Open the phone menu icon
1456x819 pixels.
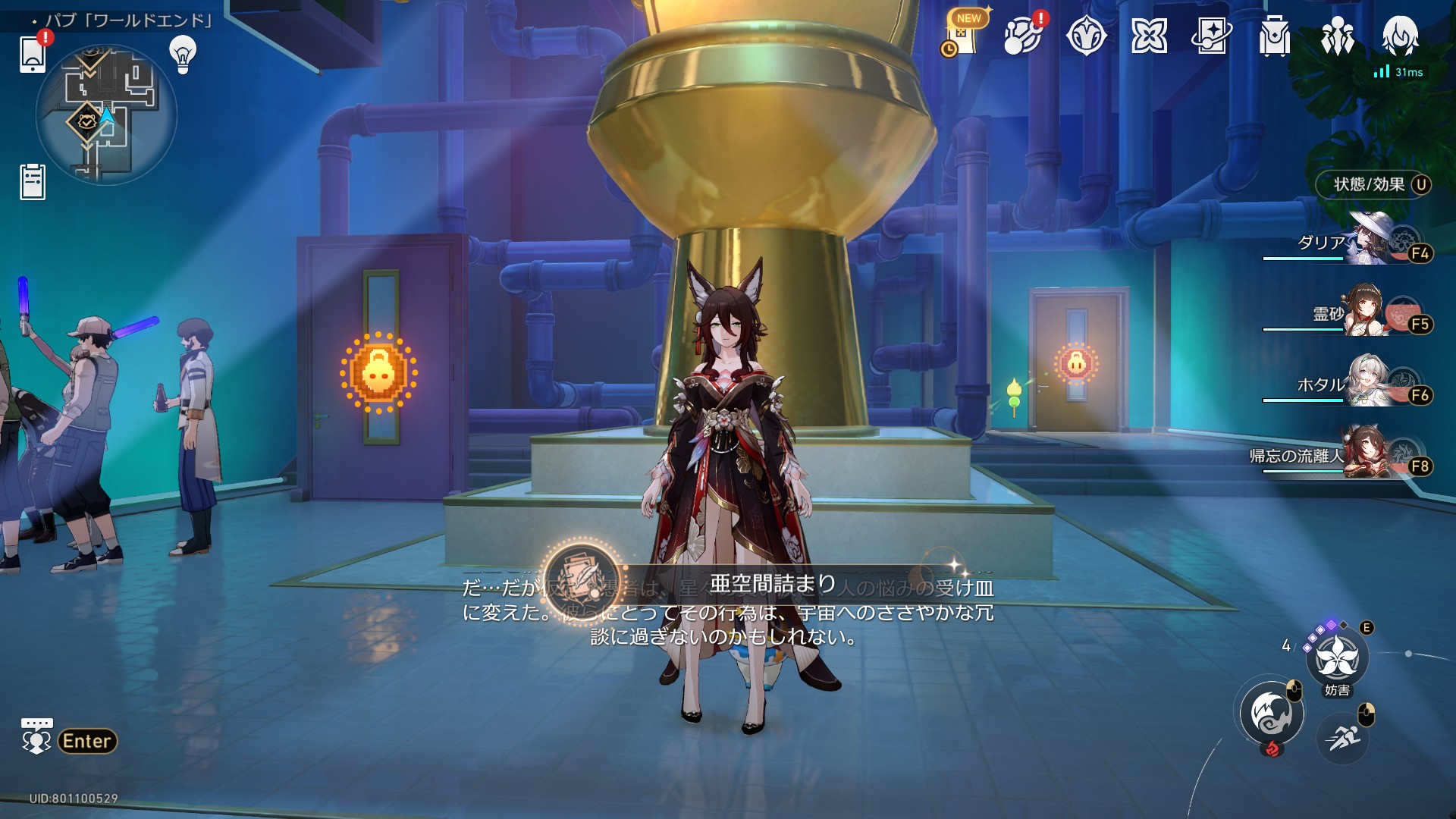point(33,54)
